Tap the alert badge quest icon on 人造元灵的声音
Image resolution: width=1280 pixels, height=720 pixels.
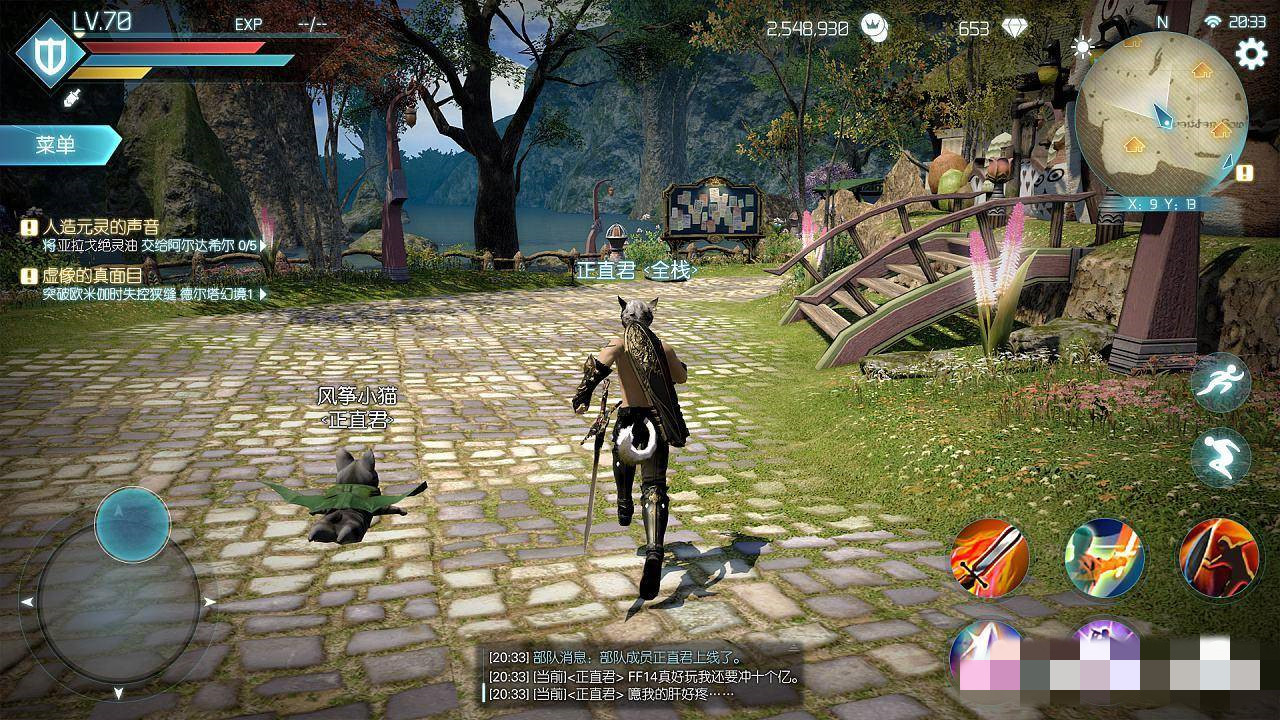click(x=29, y=228)
